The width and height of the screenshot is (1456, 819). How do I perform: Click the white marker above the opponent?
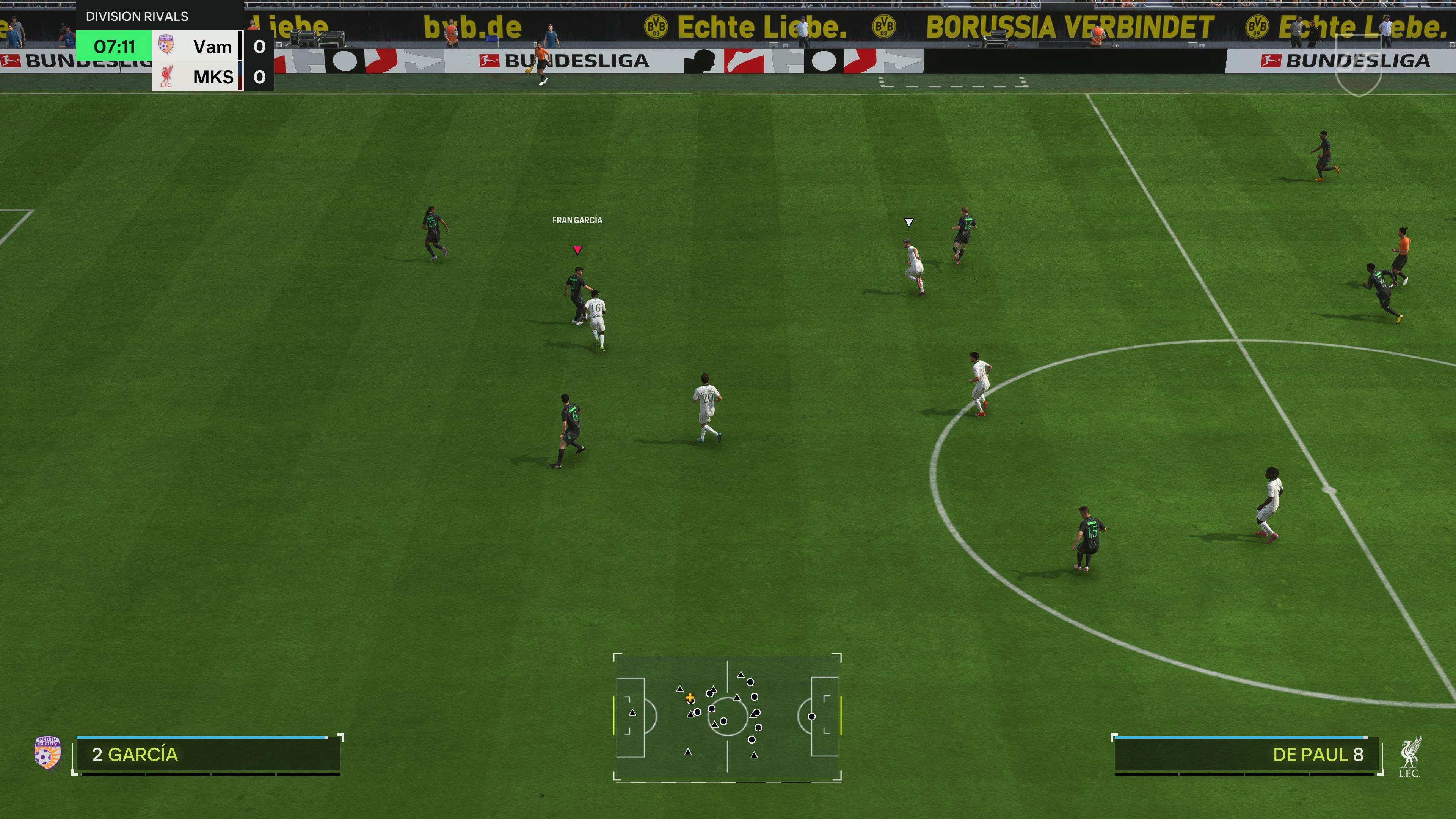point(909,222)
